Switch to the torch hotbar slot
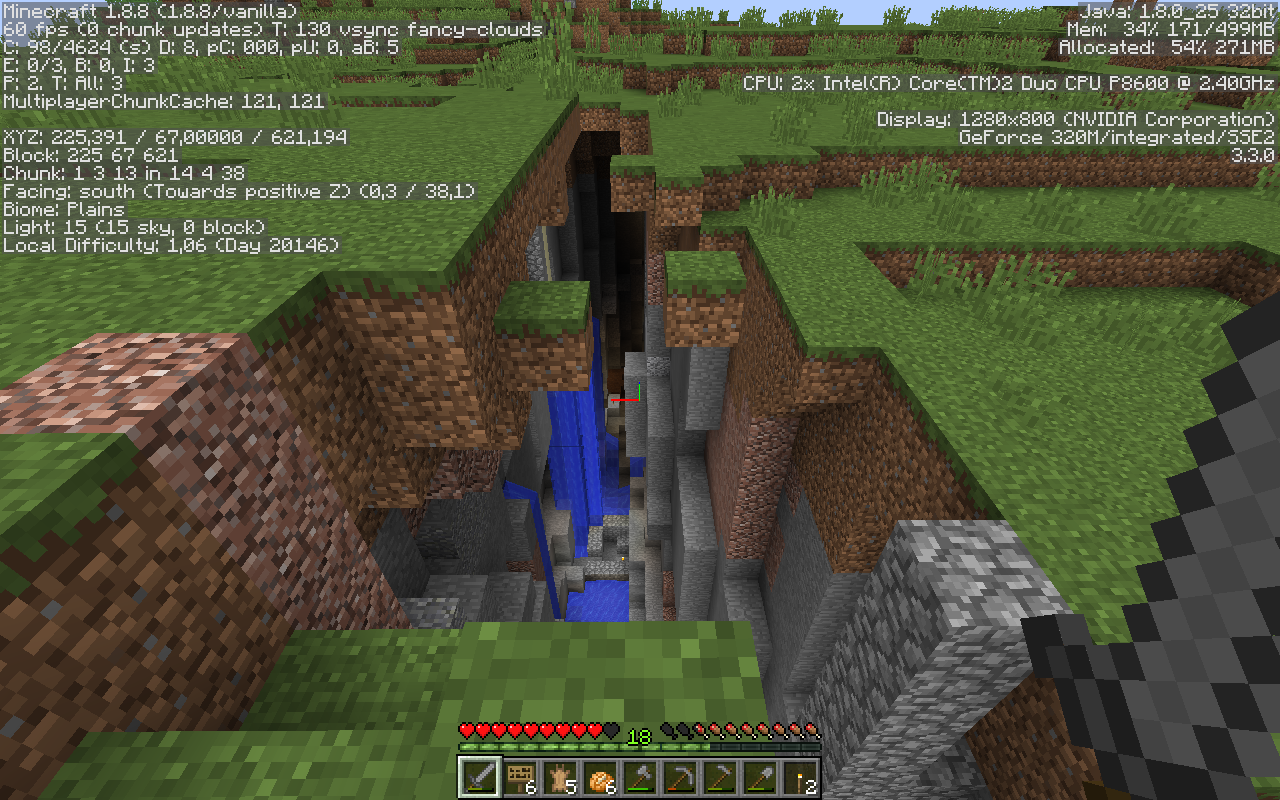The height and width of the screenshot is (800, 1280). pos(799,776)
